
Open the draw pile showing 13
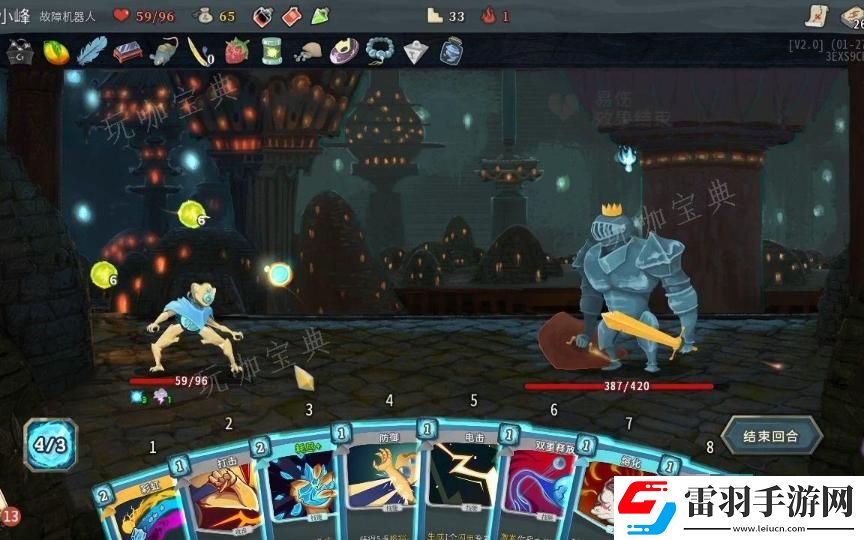tap(10, 516)
